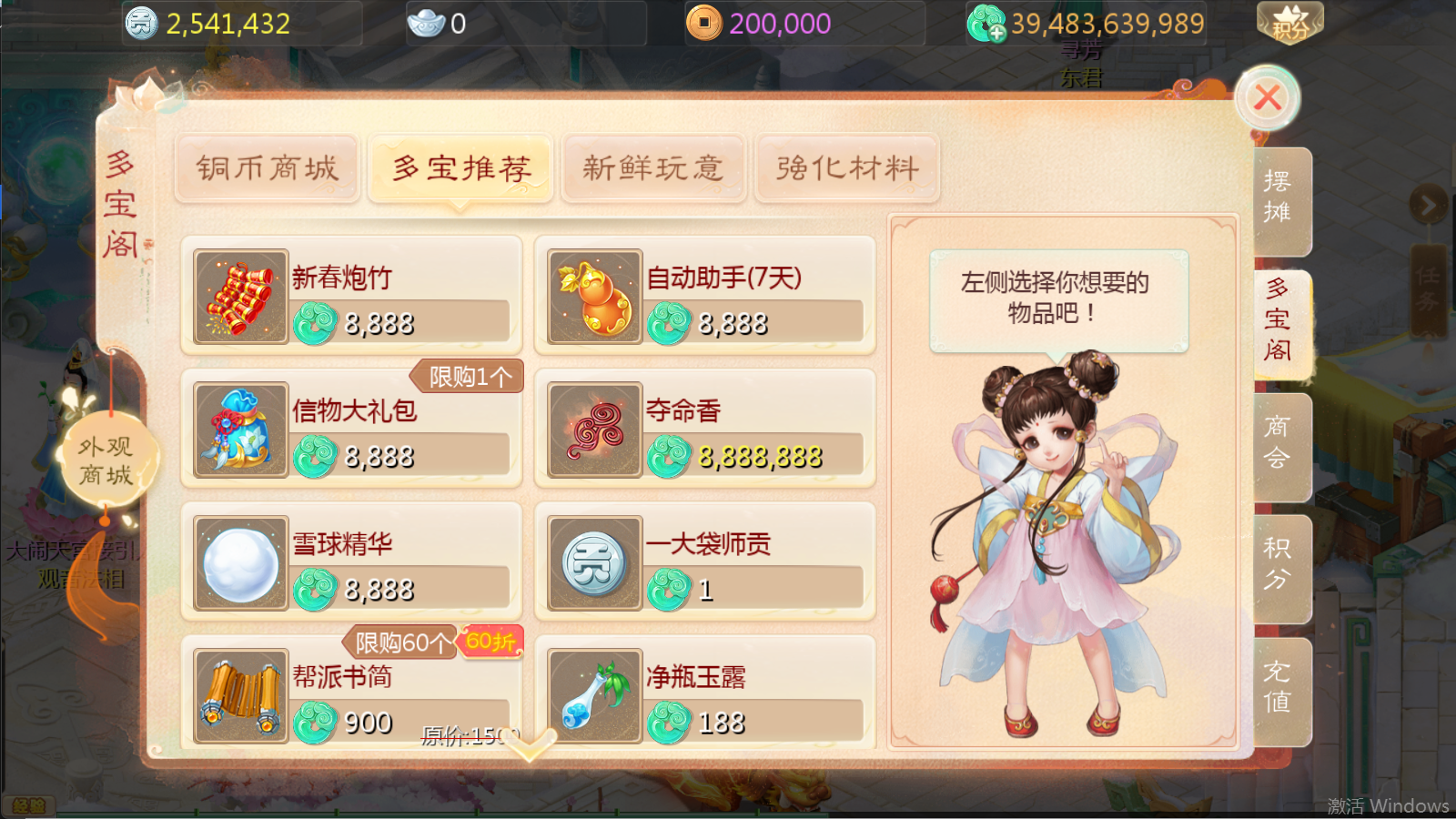1456x819 pixels.
Task: Open the 商会 side tab
Action: point(1279,443)
